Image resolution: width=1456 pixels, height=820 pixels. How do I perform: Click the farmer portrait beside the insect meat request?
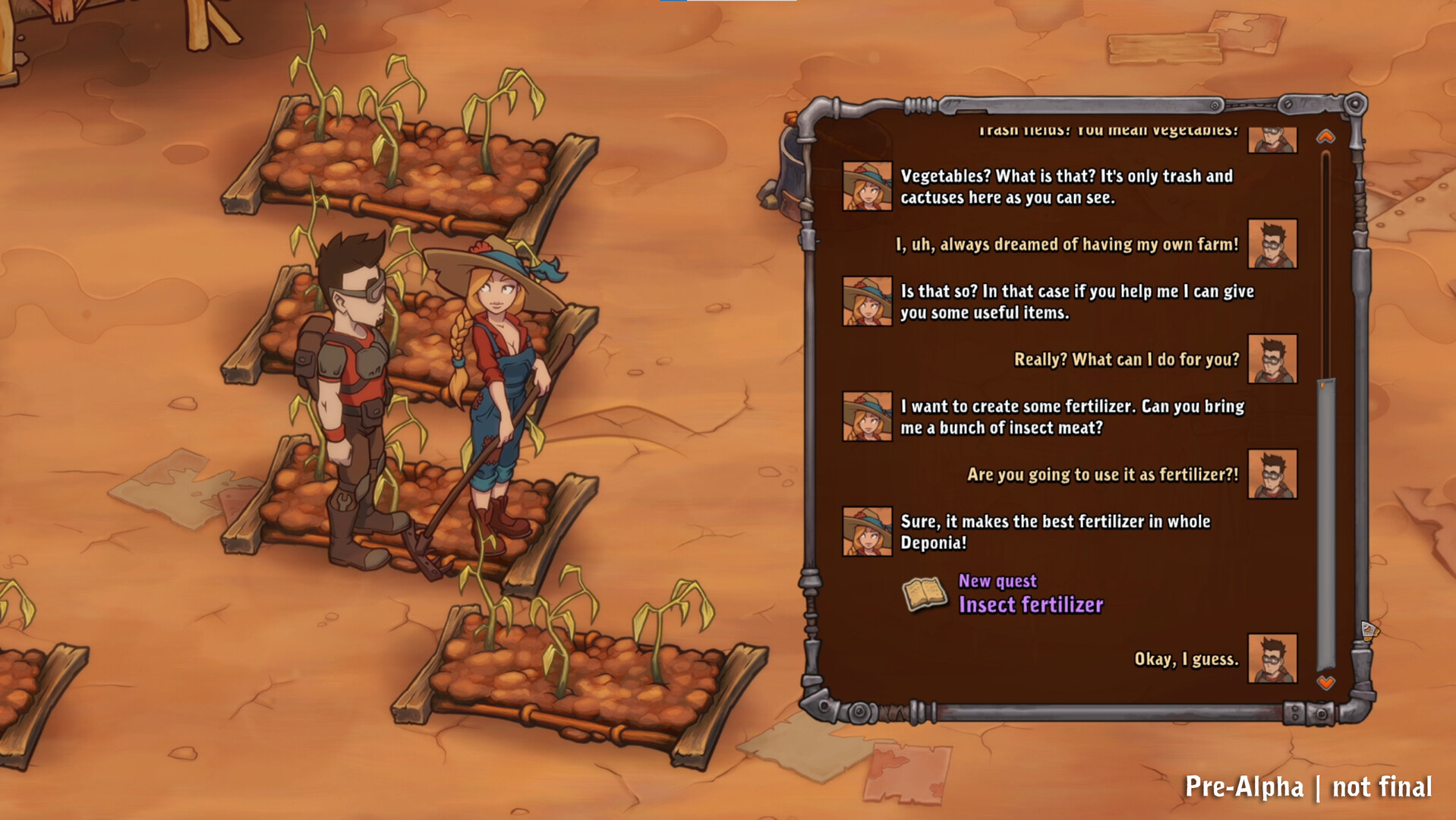coord(866,417)
